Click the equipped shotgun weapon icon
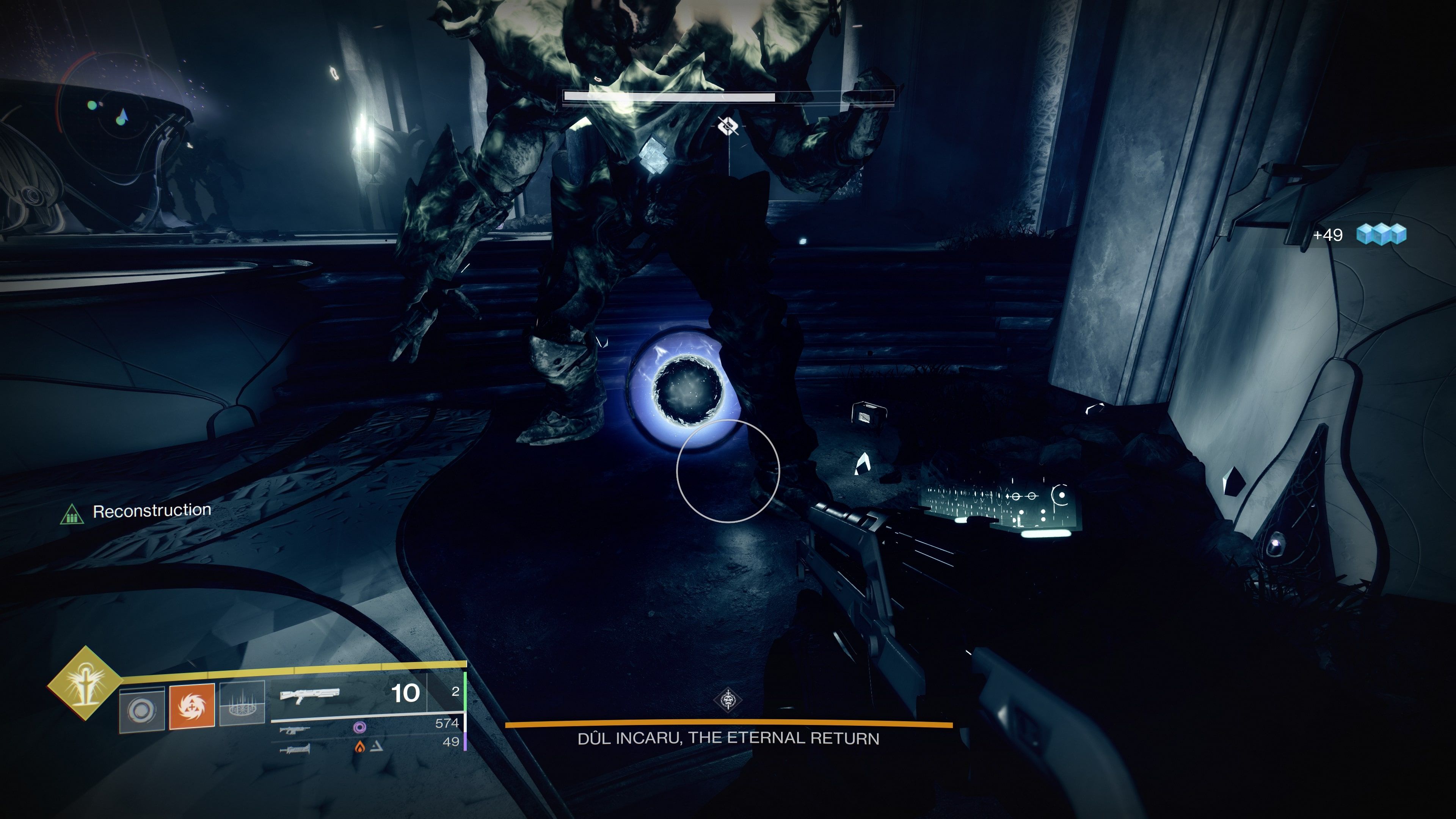The image size is (1456, 819). (x=310, y=694)
